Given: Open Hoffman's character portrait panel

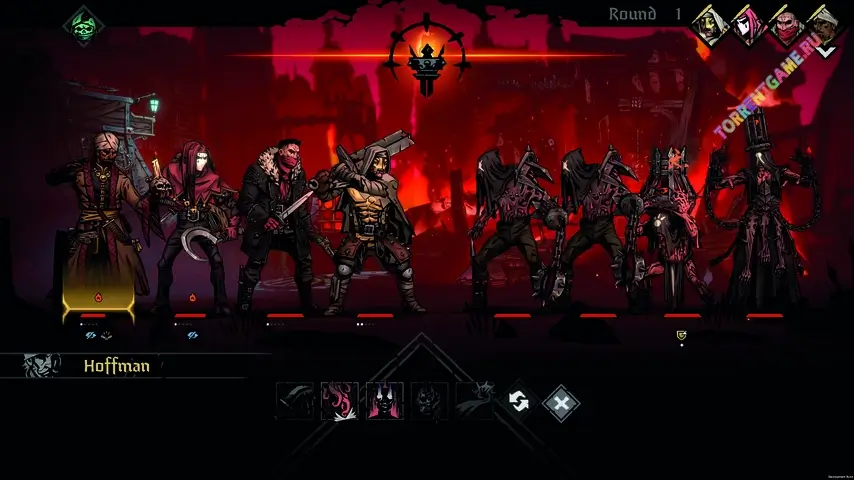Looking at the screenshot, I should tap(42, 365).
